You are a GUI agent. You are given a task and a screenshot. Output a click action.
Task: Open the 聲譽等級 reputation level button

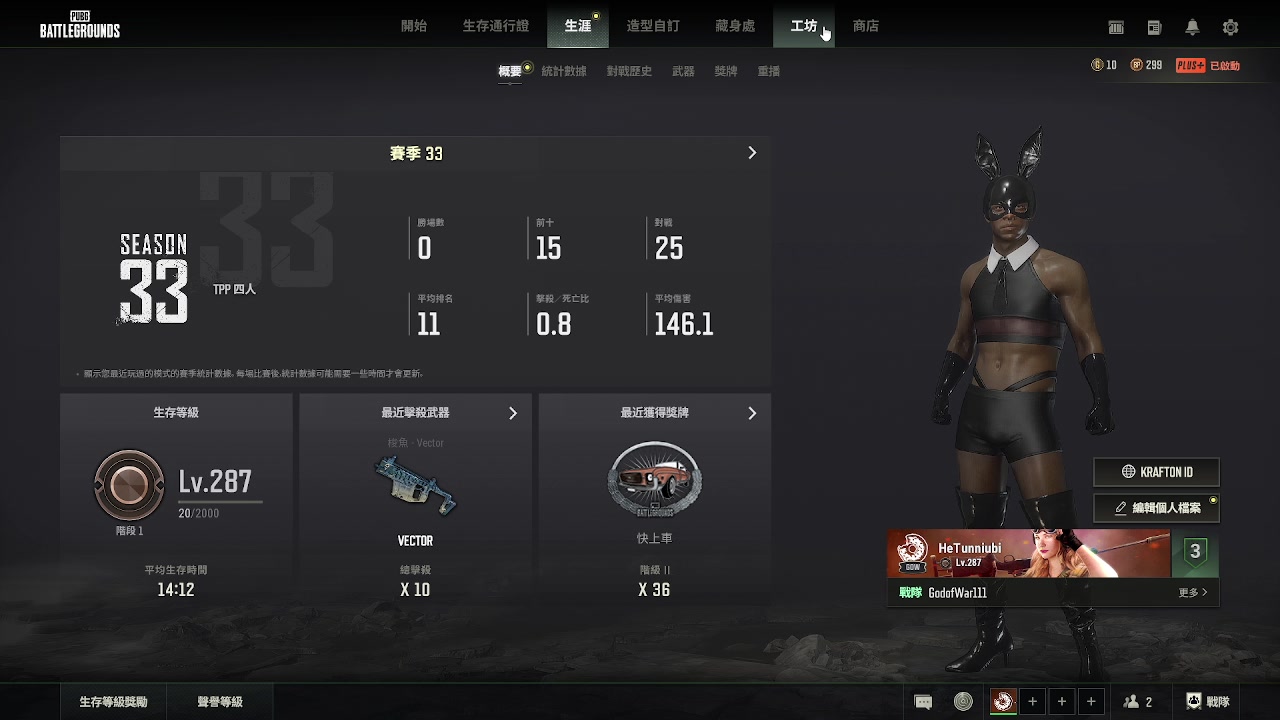(220, 702)
